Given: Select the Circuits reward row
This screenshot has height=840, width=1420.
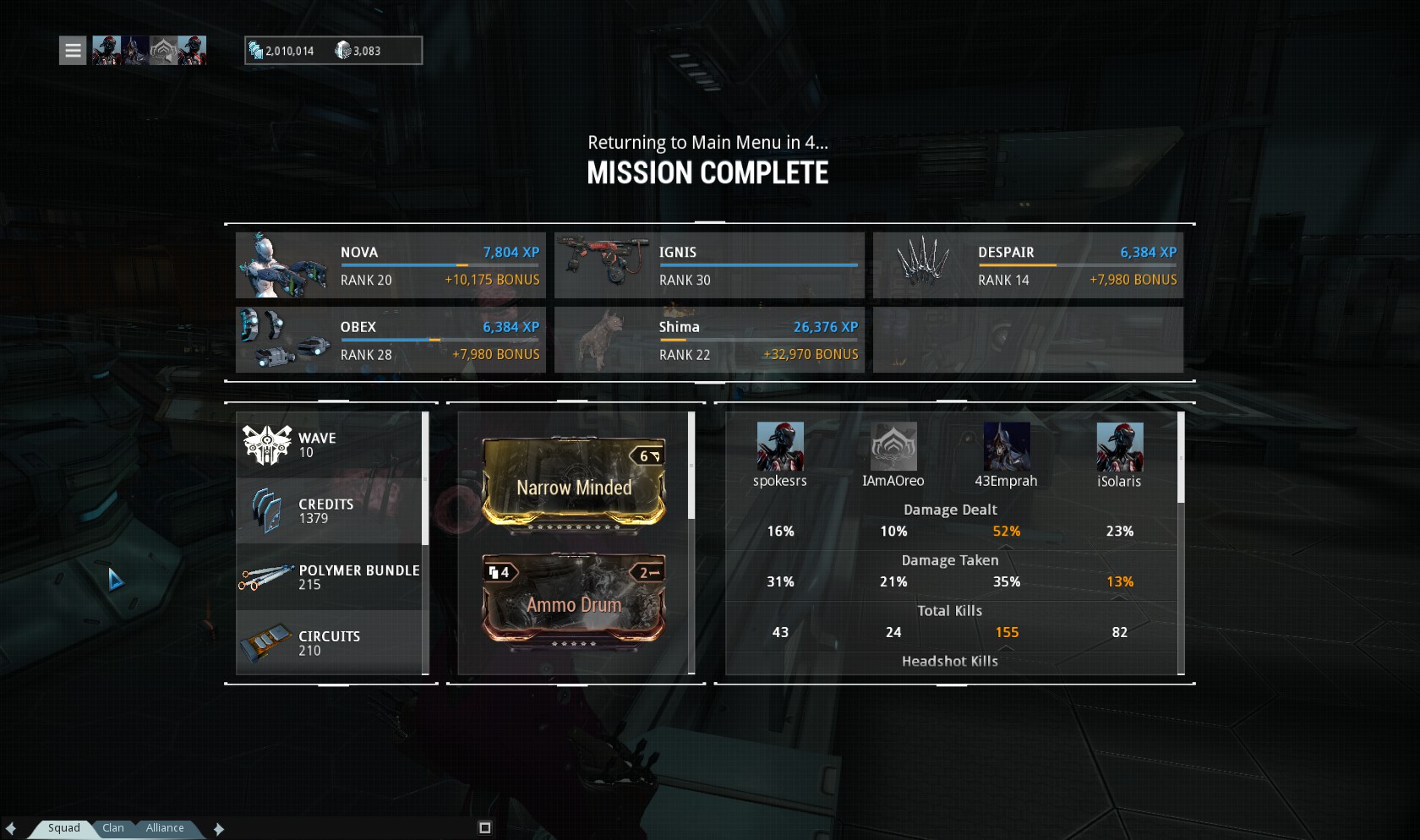Looking at the screenshot, I should click(x=330, y=643).
